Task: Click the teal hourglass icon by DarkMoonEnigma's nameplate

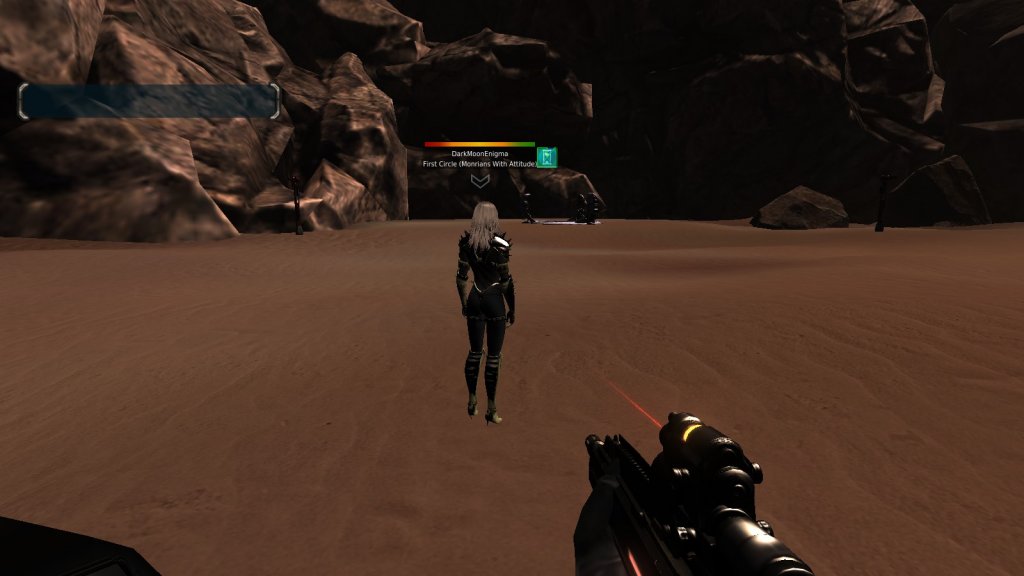Action: pyautogui.click(x=547, y=157)
